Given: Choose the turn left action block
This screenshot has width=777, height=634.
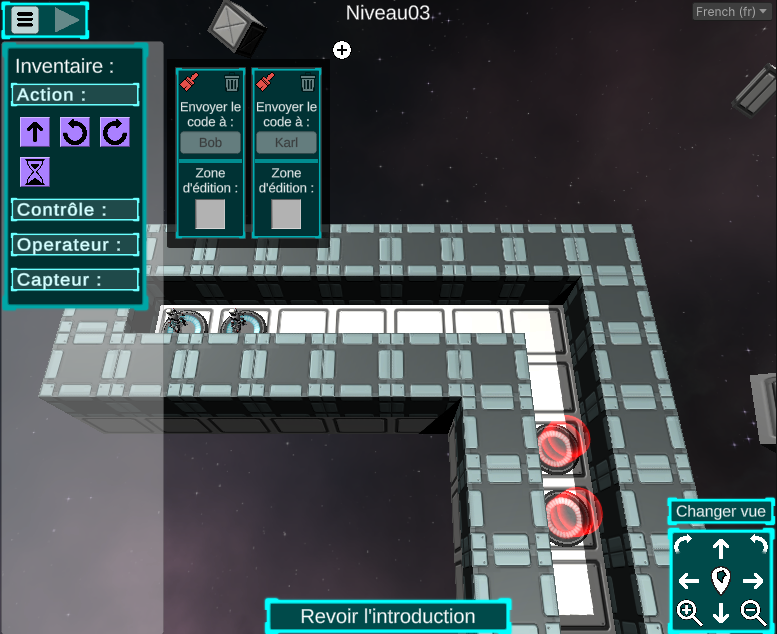Looking at the screenshot, I should coord(75,132).
